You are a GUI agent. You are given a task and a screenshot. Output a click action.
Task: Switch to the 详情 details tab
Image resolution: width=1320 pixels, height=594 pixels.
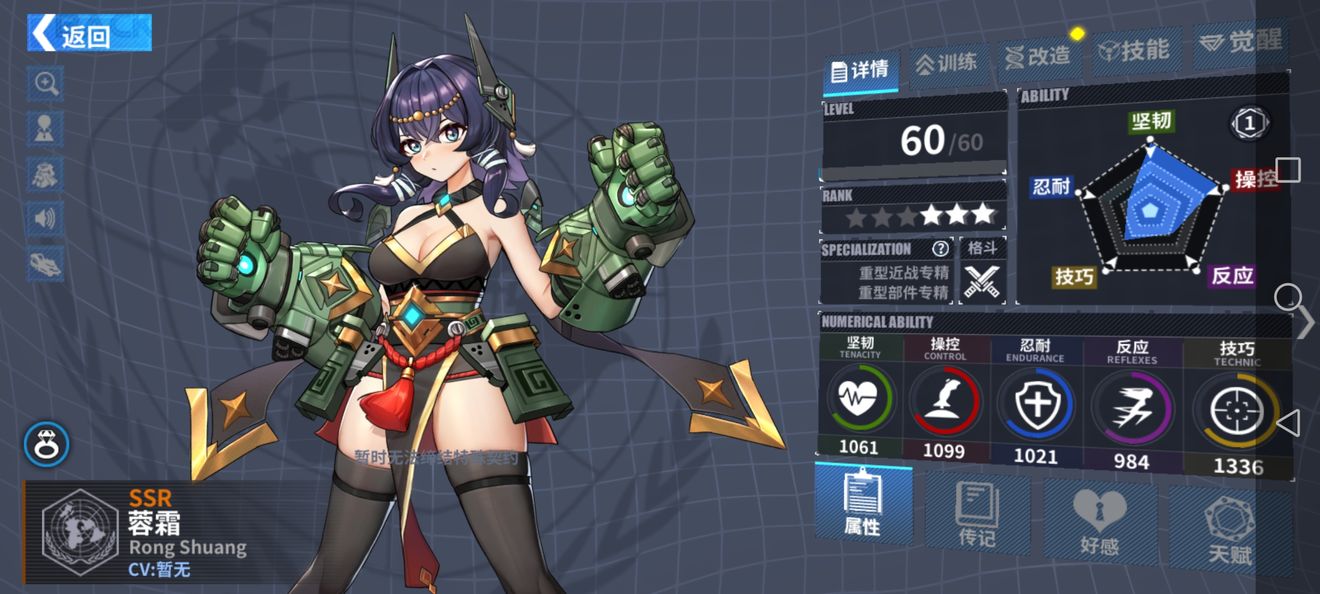point(861,70)
